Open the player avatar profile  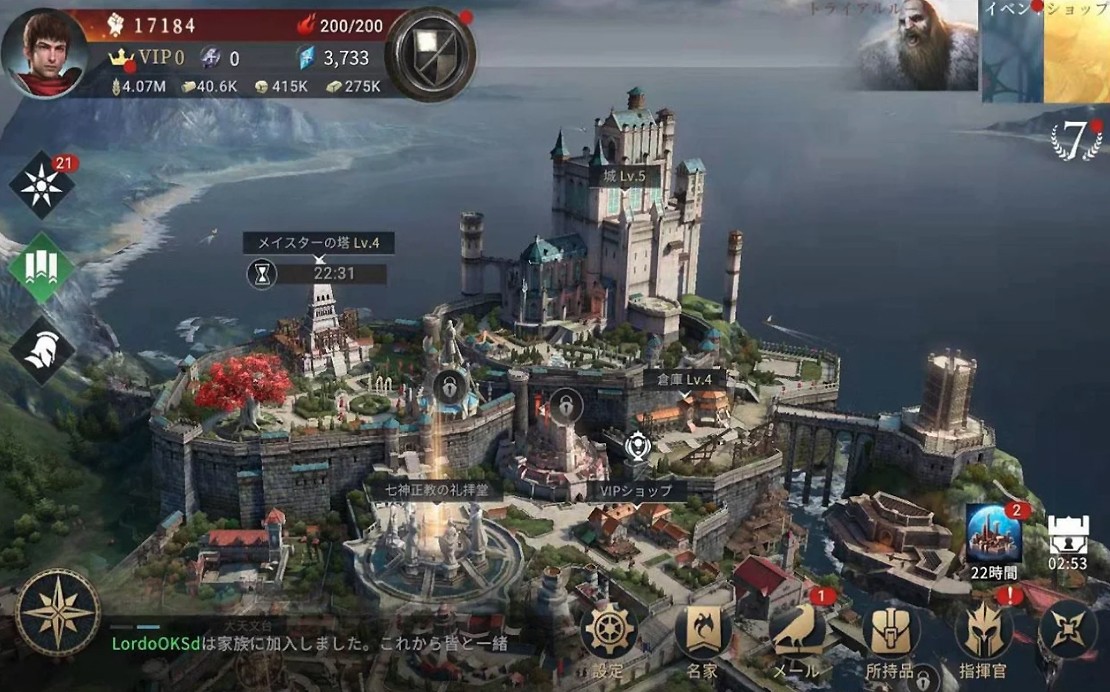coord(43,52)
